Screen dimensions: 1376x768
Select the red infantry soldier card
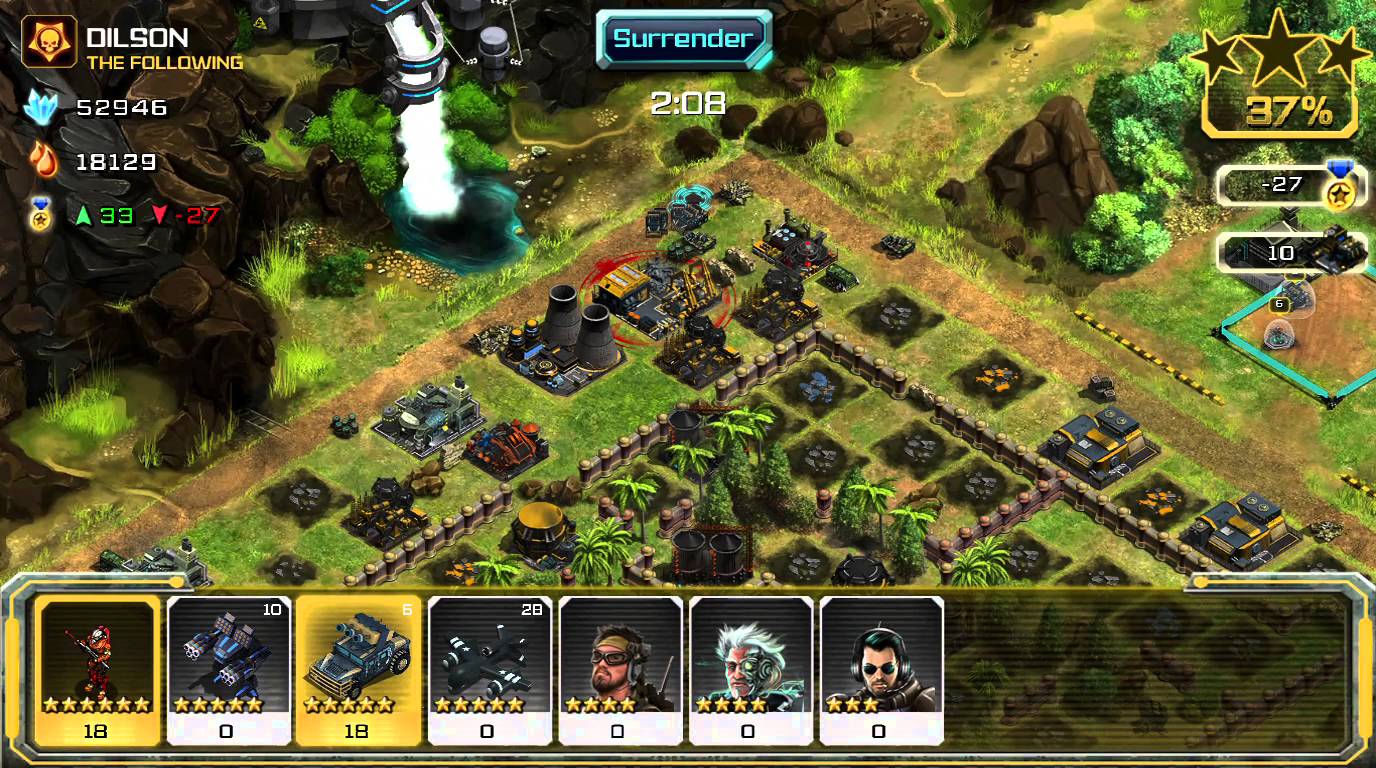coord(97,670)
